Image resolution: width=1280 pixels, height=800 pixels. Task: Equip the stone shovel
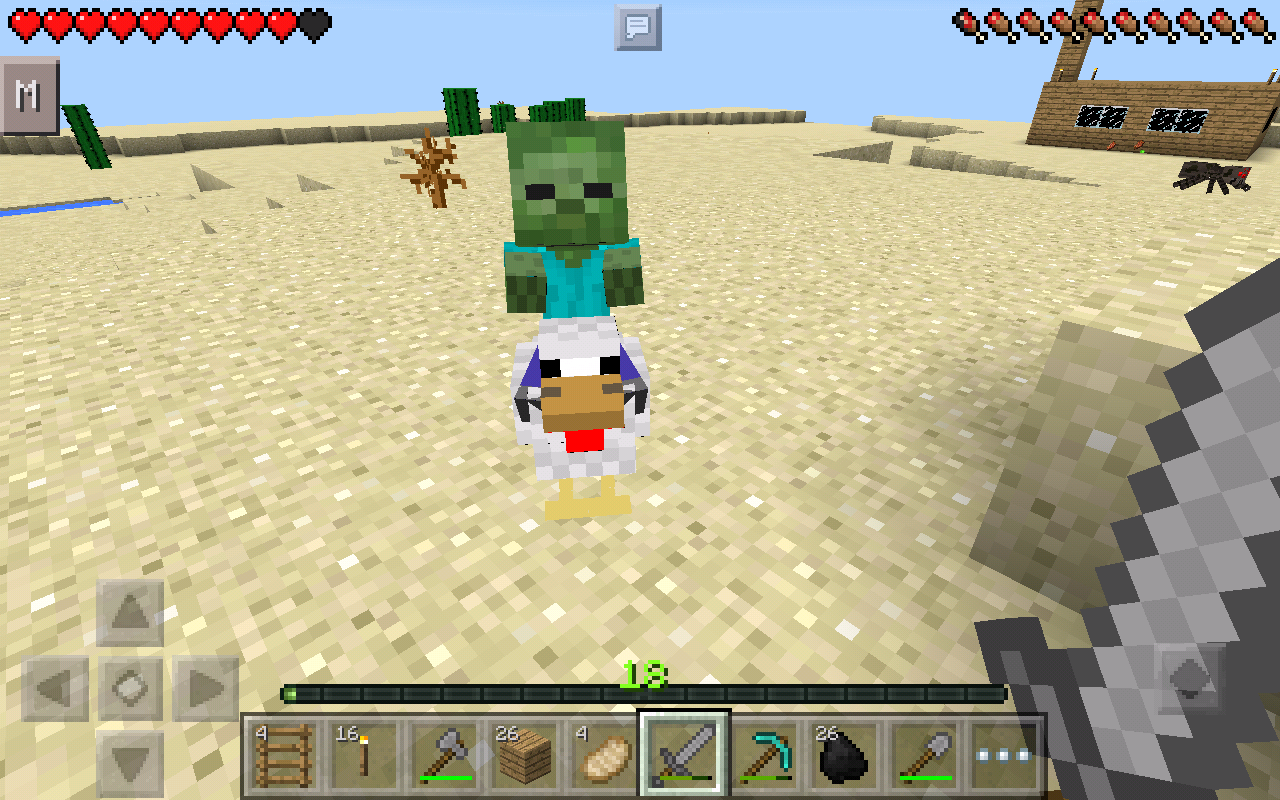tap(927, 755)
